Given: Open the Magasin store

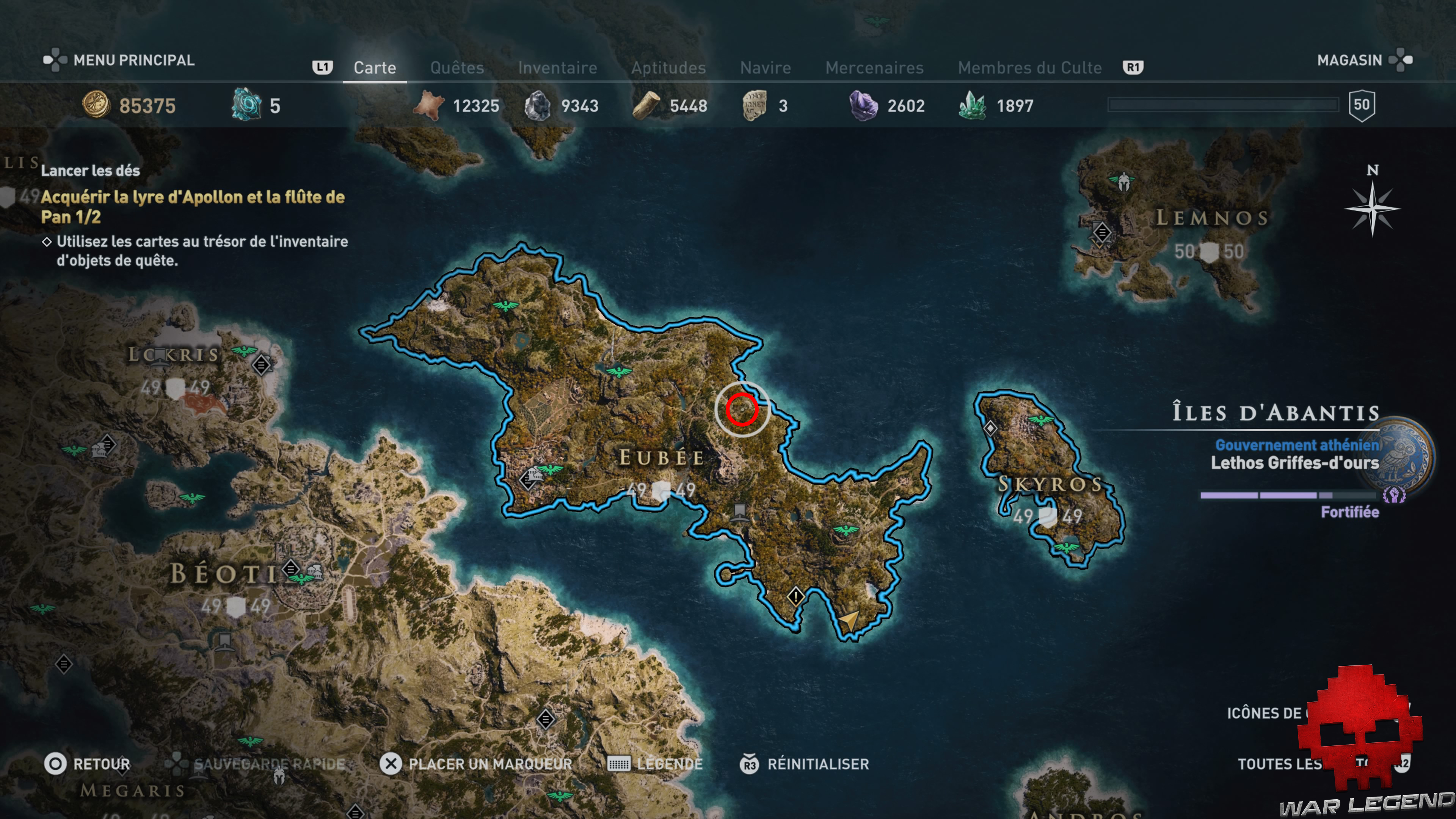Looking at the screenshot, I should tap(1349, 60).
